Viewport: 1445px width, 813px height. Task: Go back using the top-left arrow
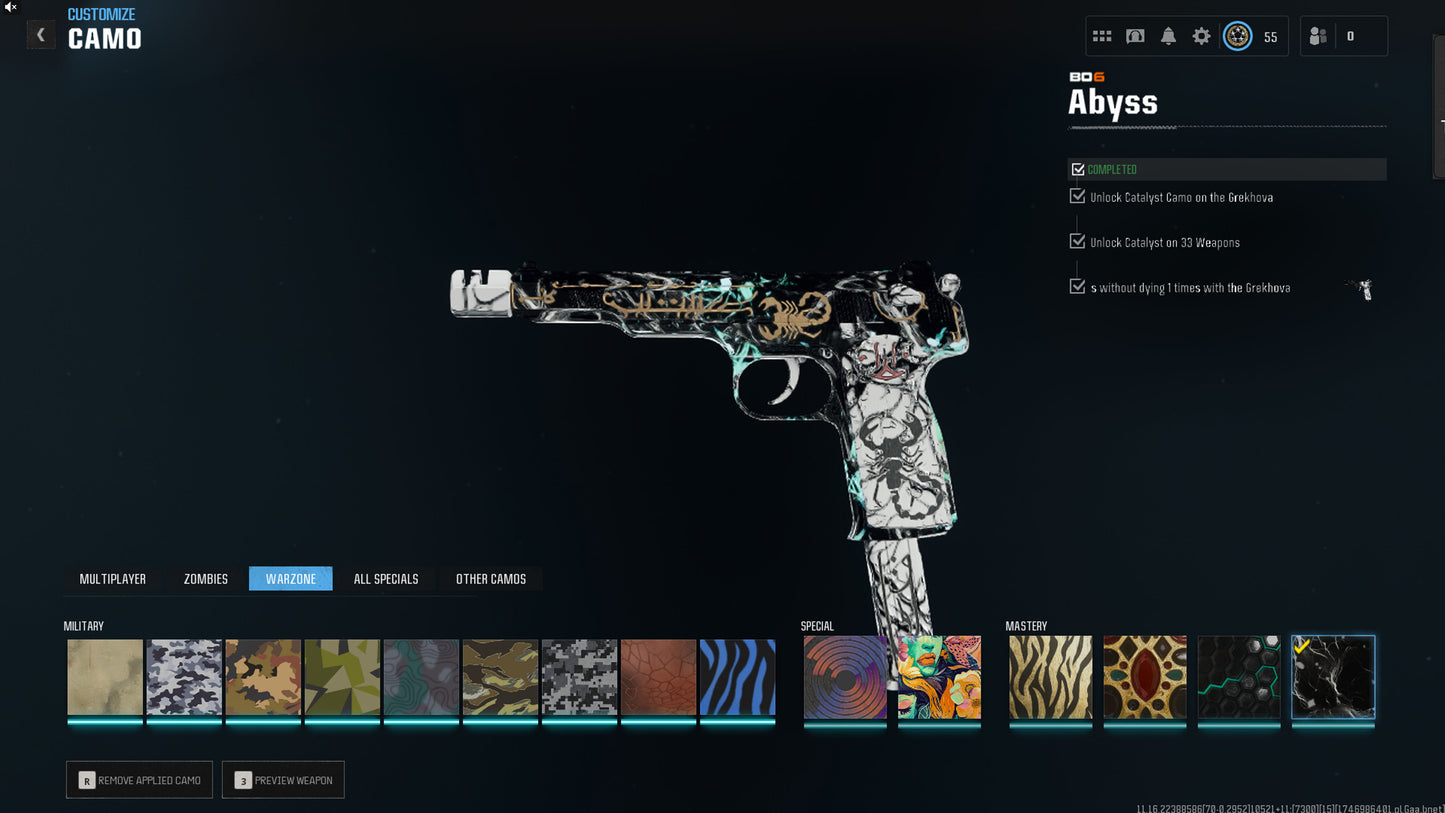[40, 35]
